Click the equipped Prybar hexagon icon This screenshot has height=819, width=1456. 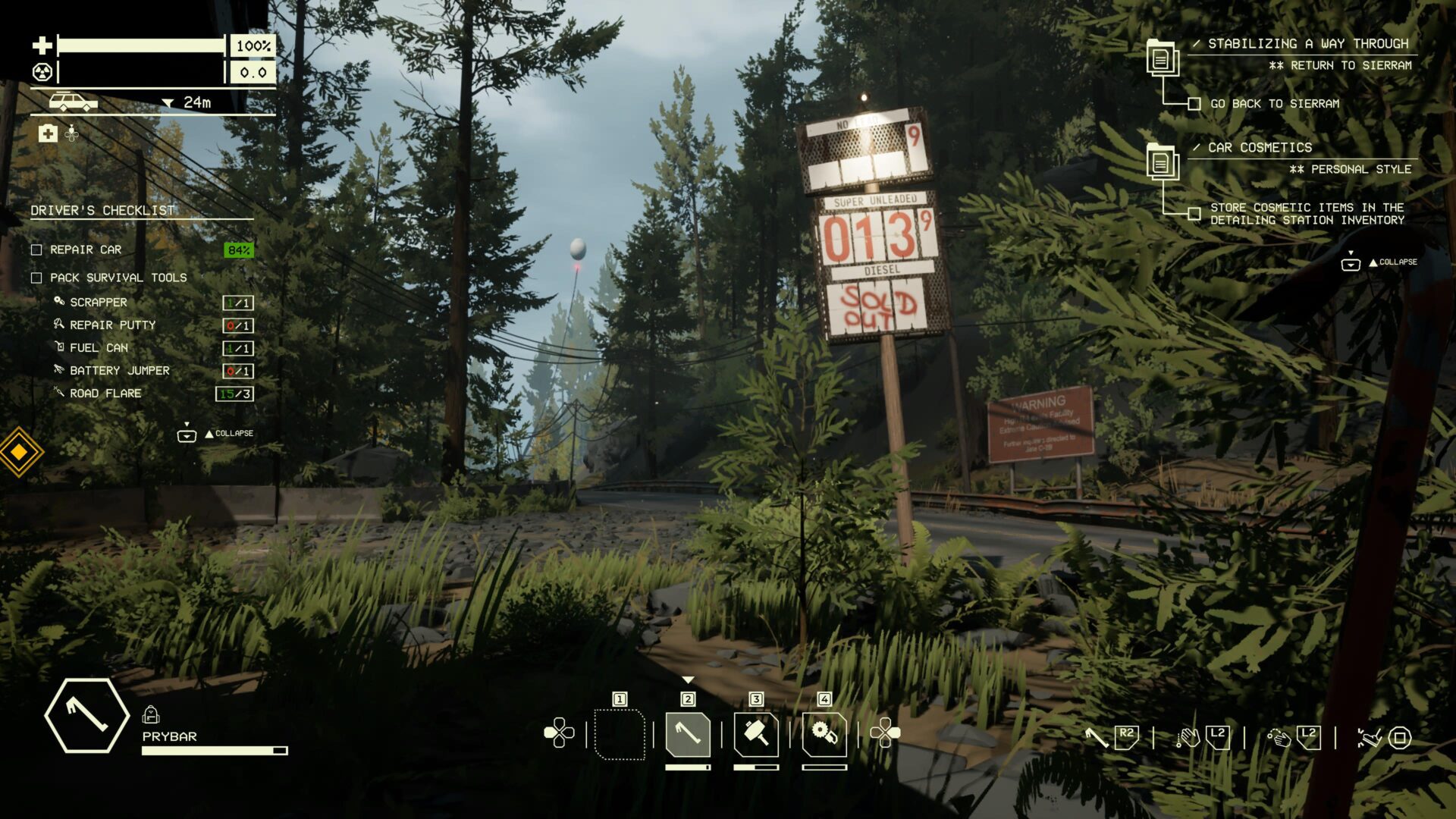86,715
